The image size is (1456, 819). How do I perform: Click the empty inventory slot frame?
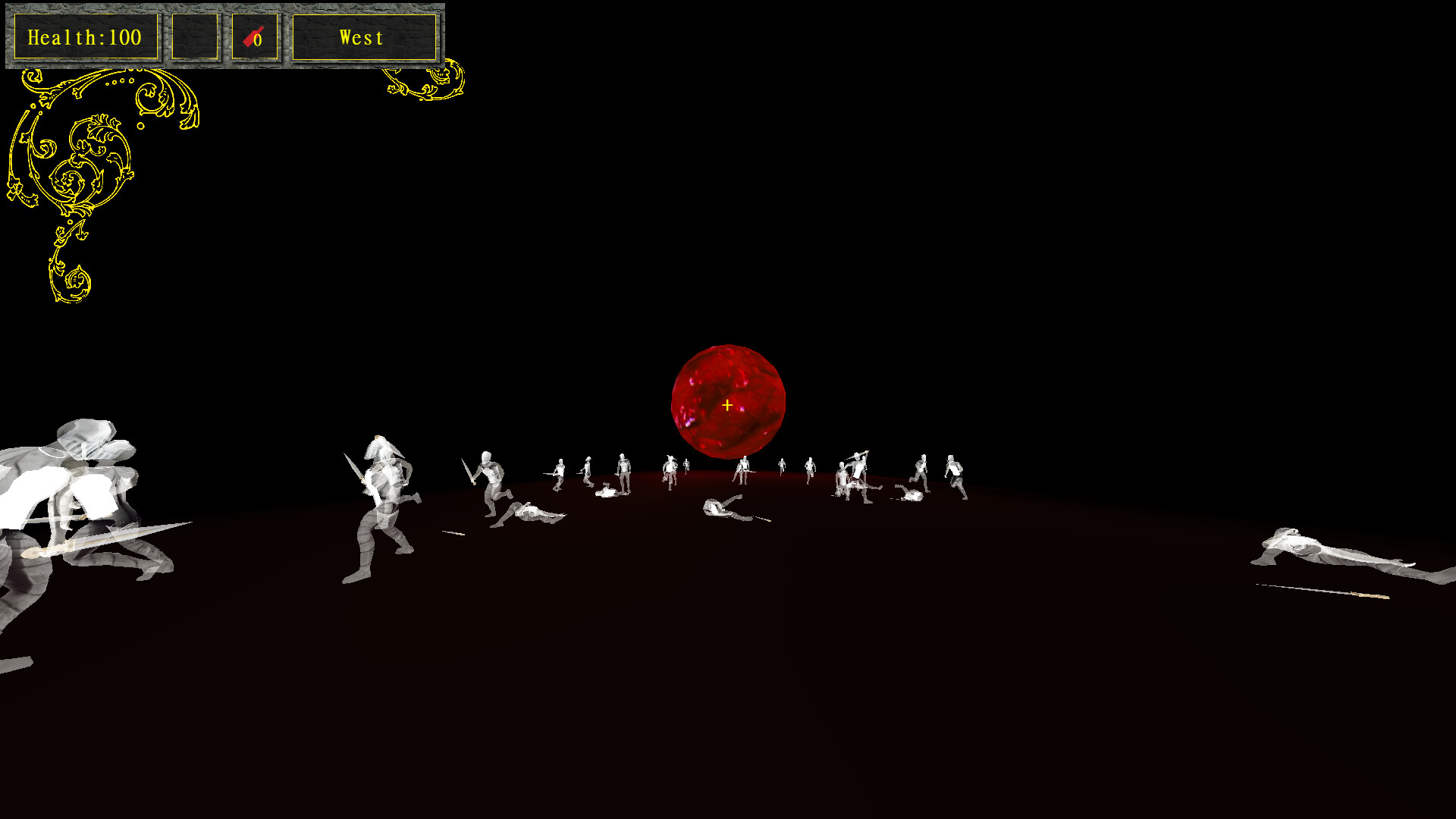(x=195, y=36)
